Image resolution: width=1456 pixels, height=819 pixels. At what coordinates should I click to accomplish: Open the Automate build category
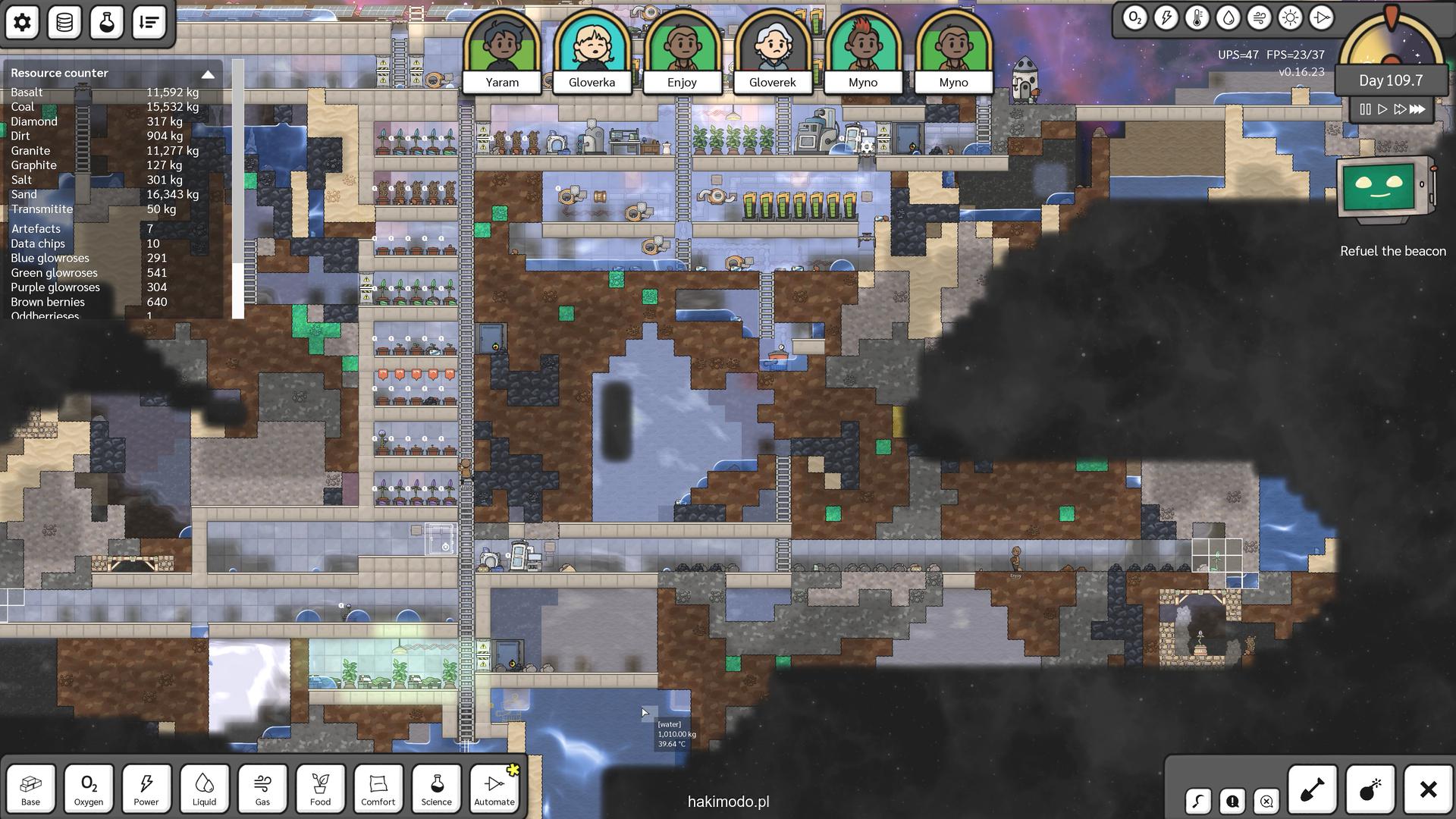494,789
